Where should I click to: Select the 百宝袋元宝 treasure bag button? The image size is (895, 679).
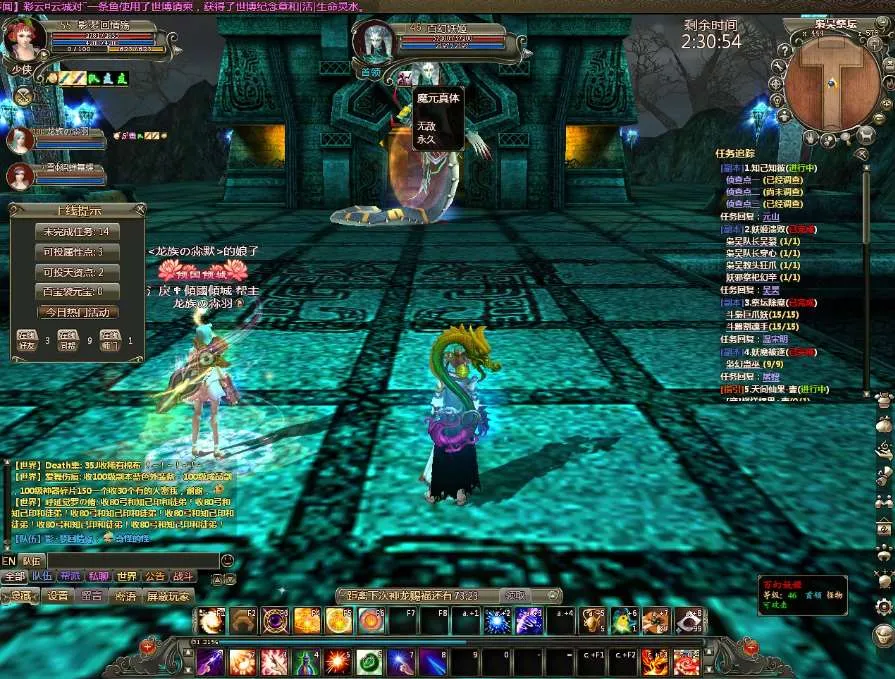(x=76, y=292)
